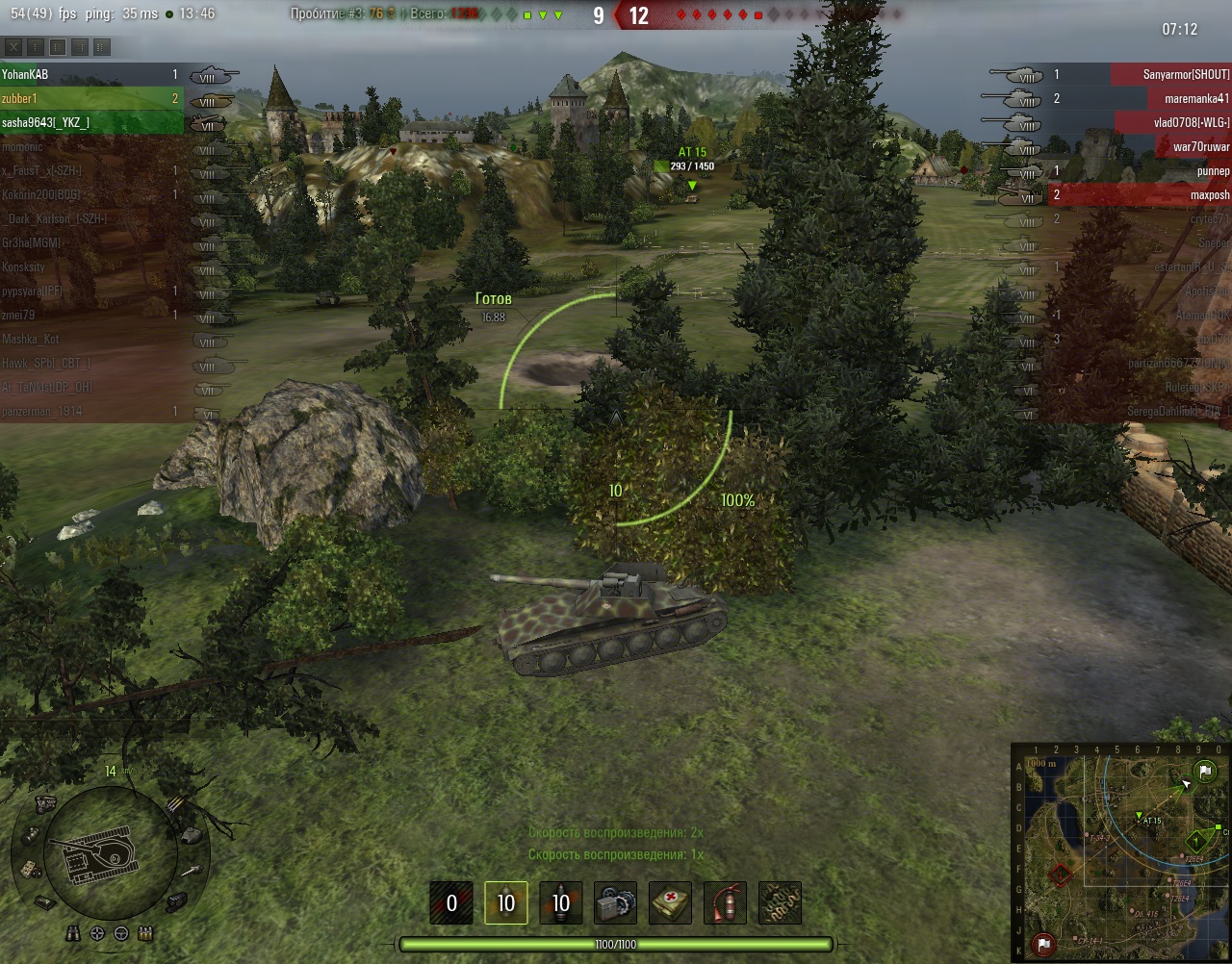Click the white flag base marker on minimap
The image size is (1232, 964).
click(x=1203, y=772)
